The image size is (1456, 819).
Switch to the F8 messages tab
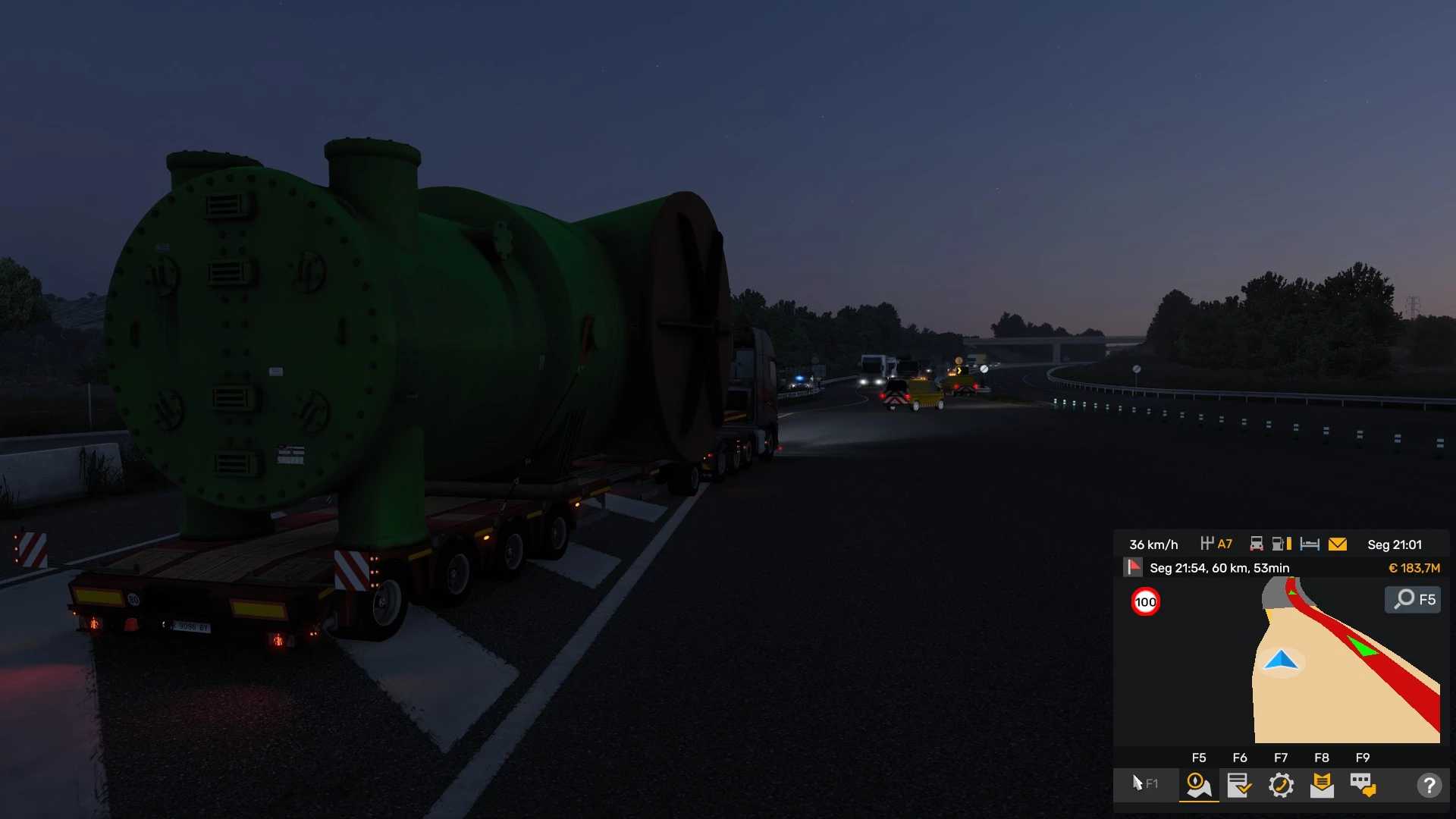[1321, 785]
